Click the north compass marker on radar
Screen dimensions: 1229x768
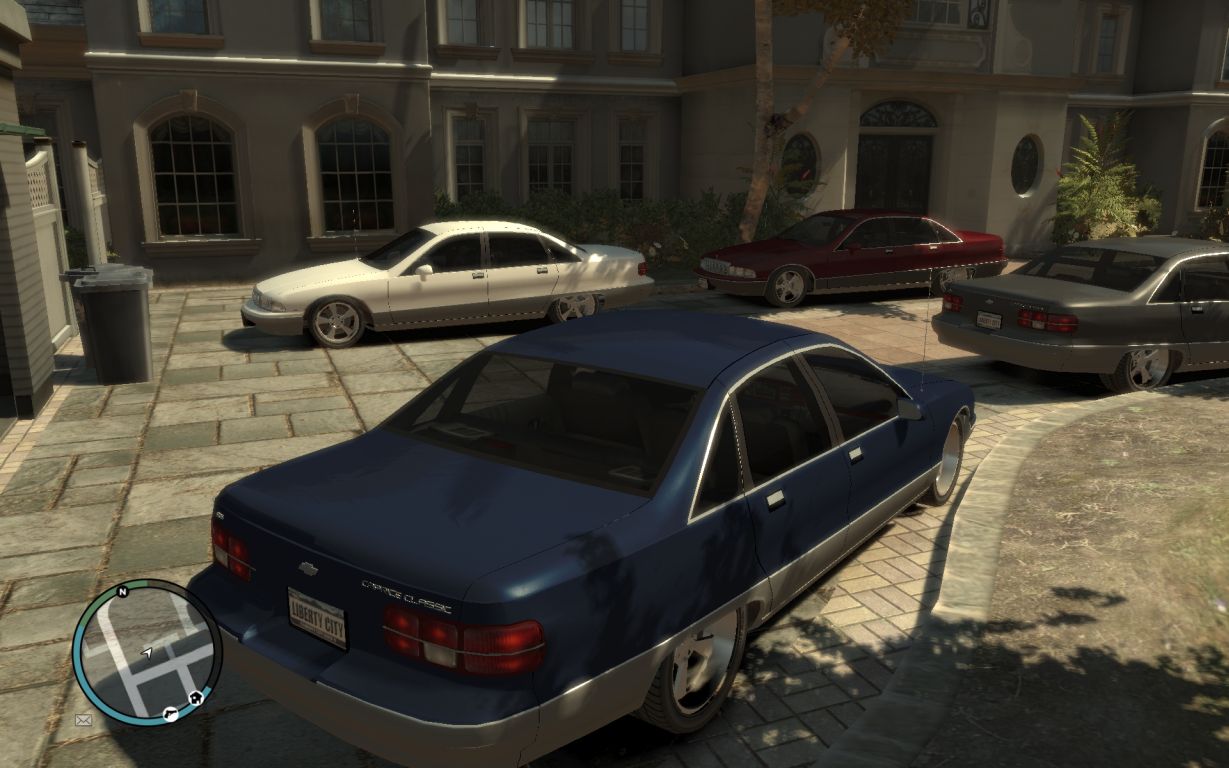point(122,592)
